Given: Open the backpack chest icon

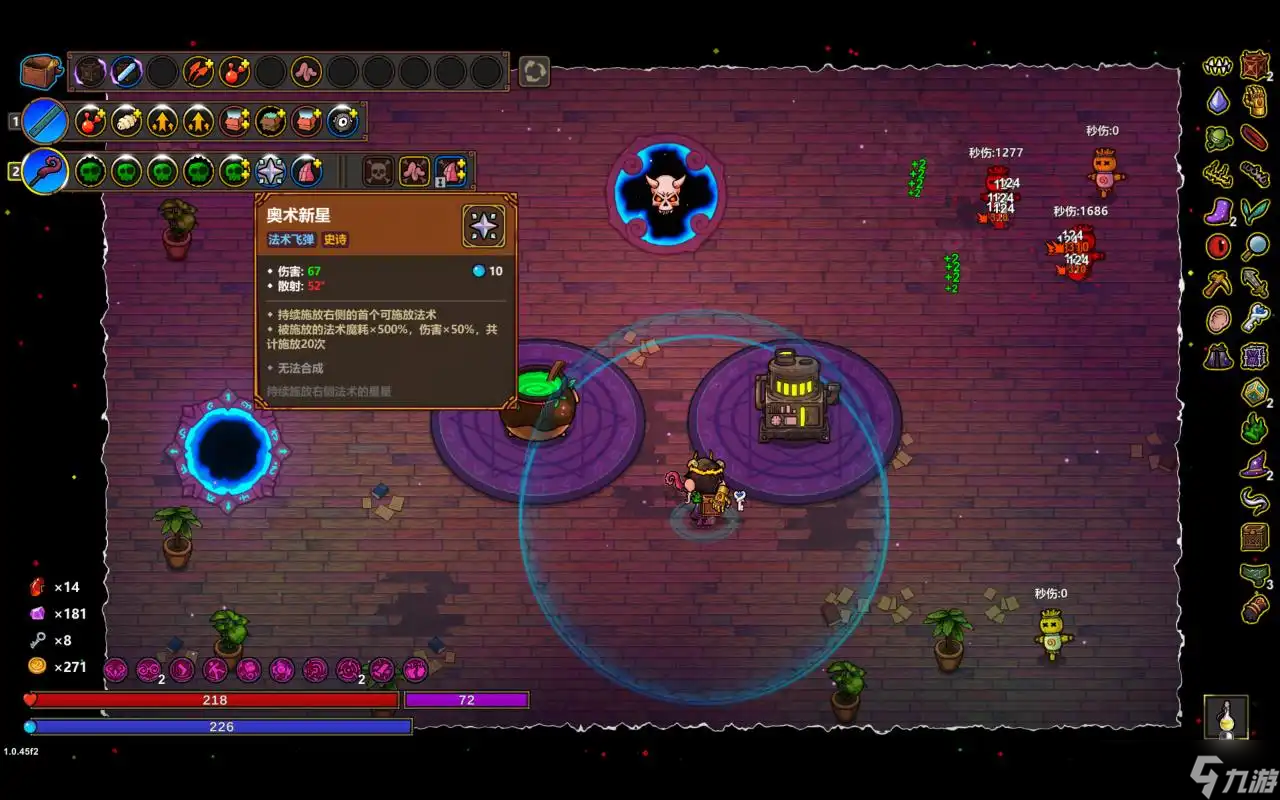Looking at the screenshot, I should [x=40, y=72].
